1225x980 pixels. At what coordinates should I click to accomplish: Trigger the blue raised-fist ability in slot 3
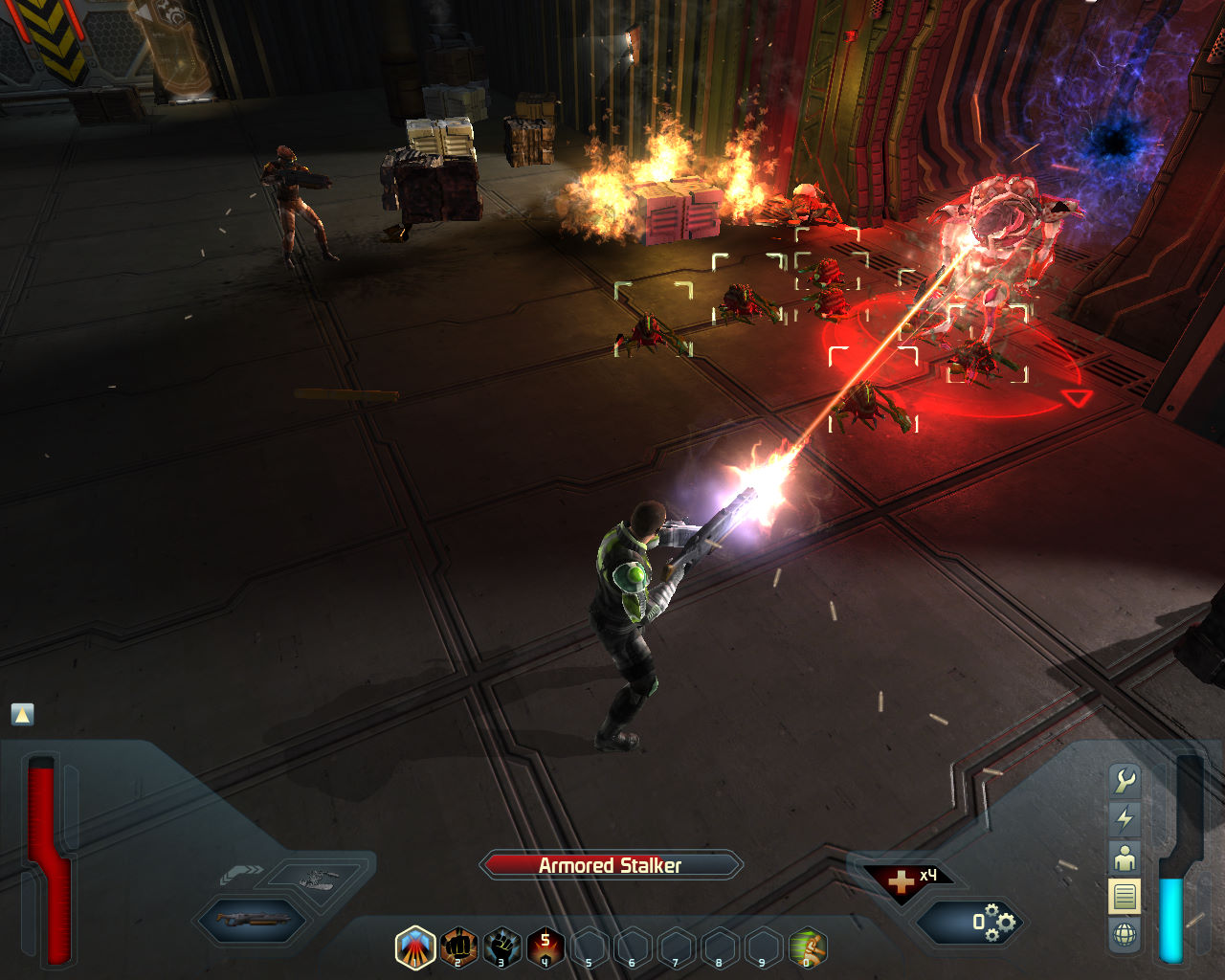click(502, 947)
